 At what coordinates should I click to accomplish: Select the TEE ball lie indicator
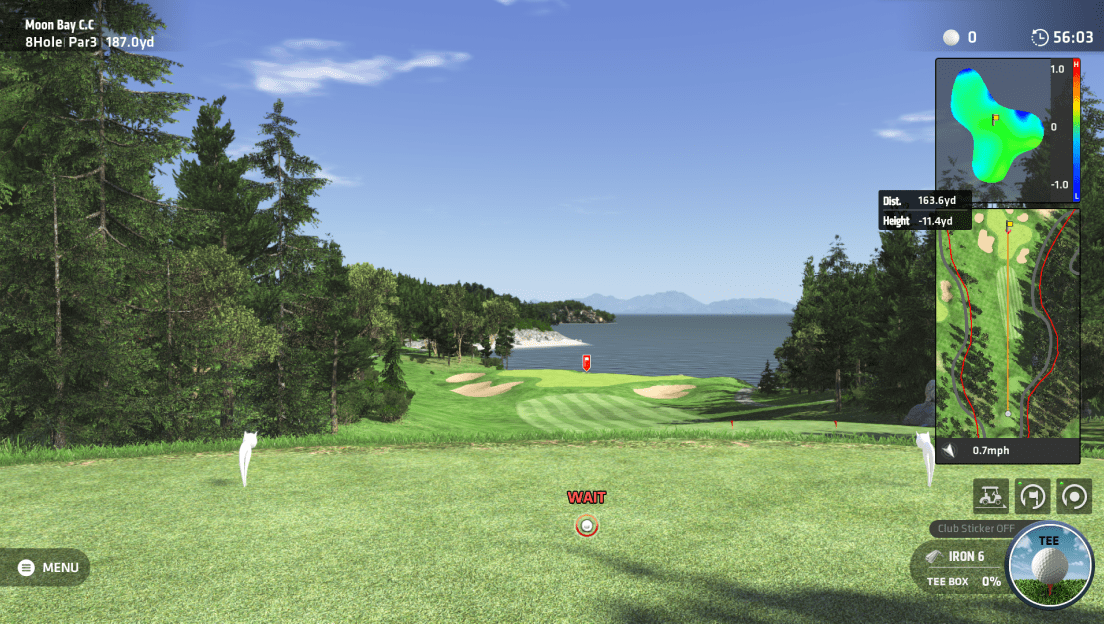point(1049,565)
